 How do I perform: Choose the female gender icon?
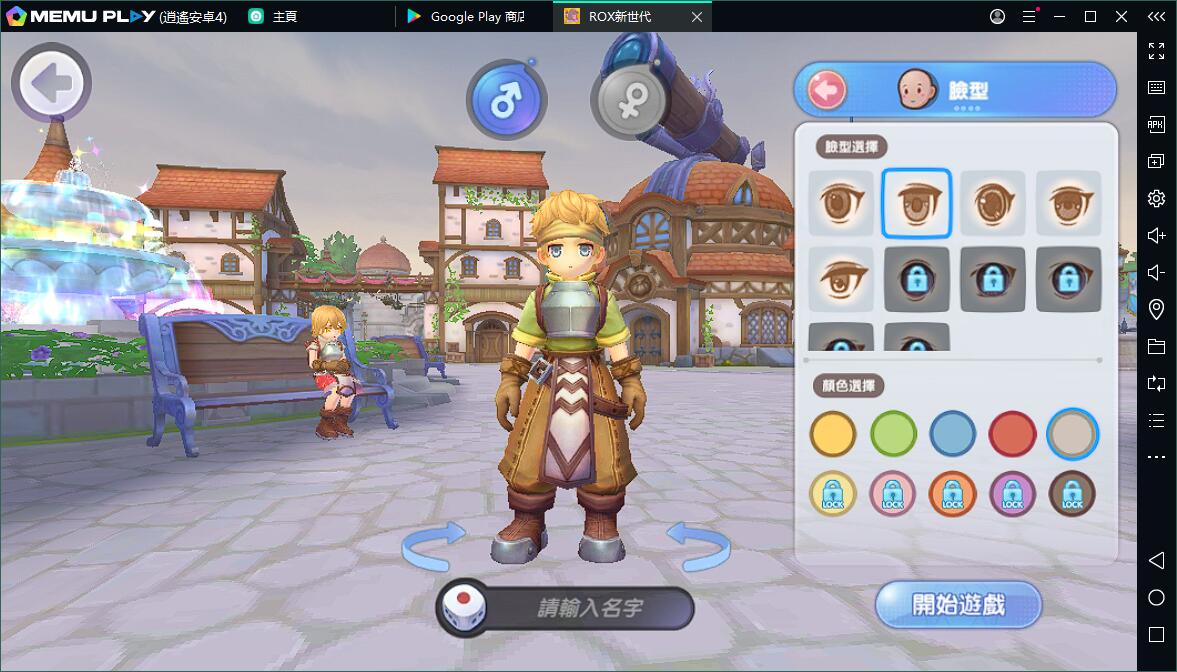(x=629, y=101)
